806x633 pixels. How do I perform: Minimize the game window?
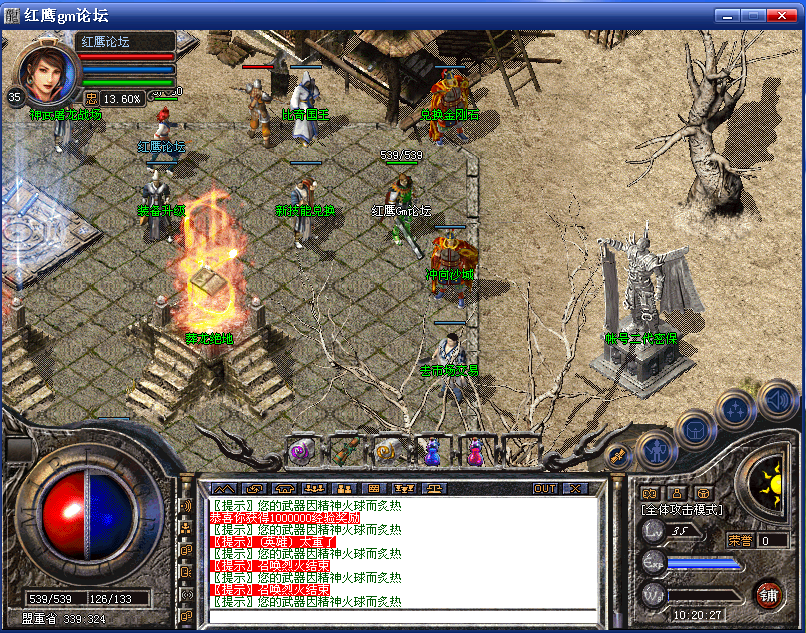(727, 15)
